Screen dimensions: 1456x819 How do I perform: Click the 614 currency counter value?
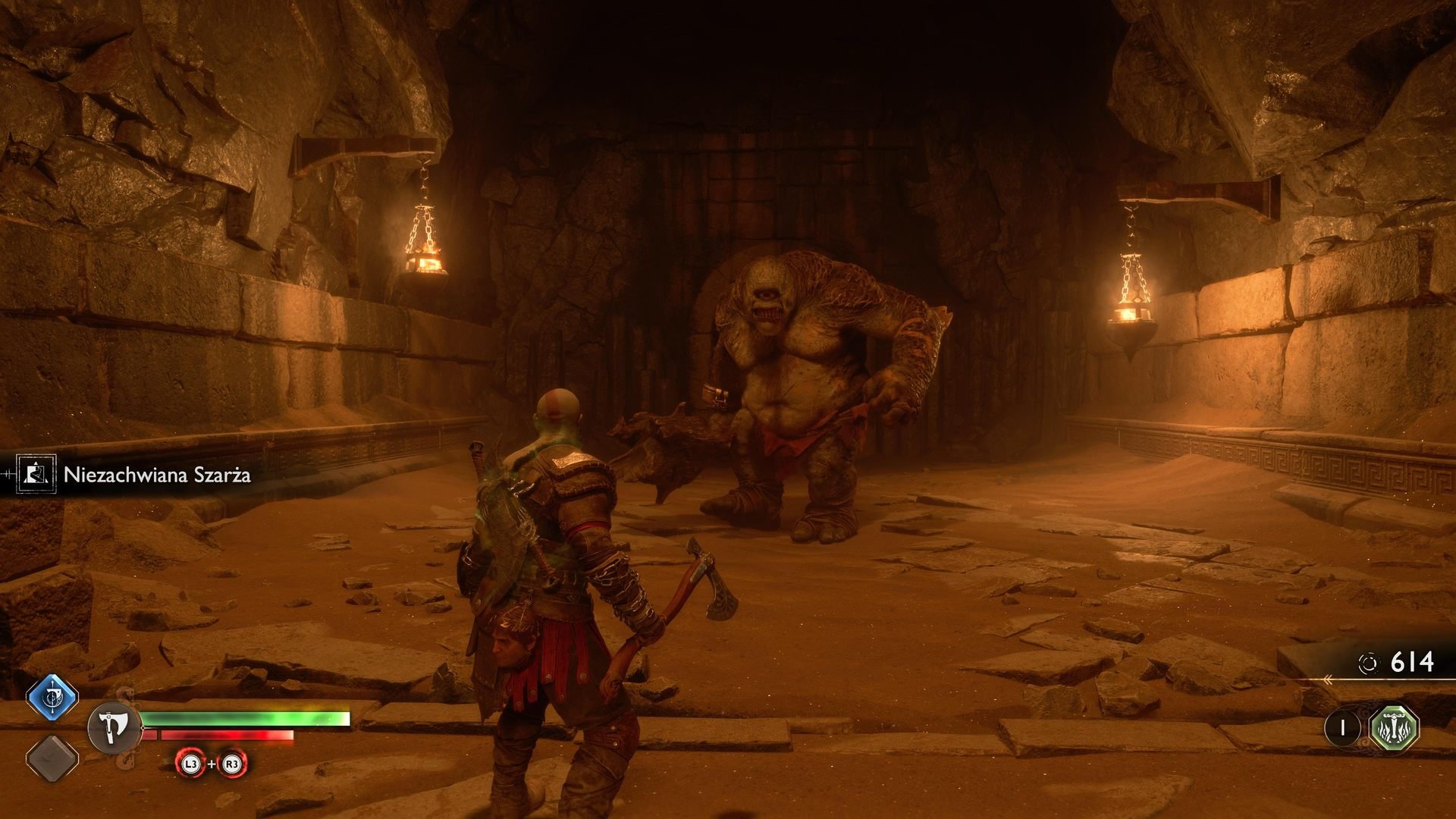(1413, 662)
